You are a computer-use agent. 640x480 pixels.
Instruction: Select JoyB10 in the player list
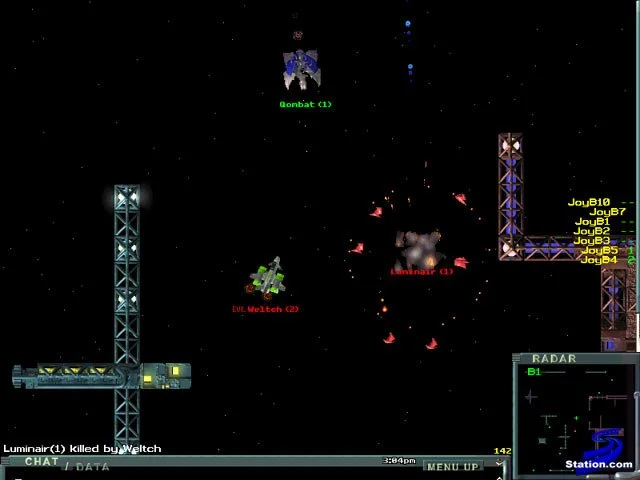click(589, 203)
